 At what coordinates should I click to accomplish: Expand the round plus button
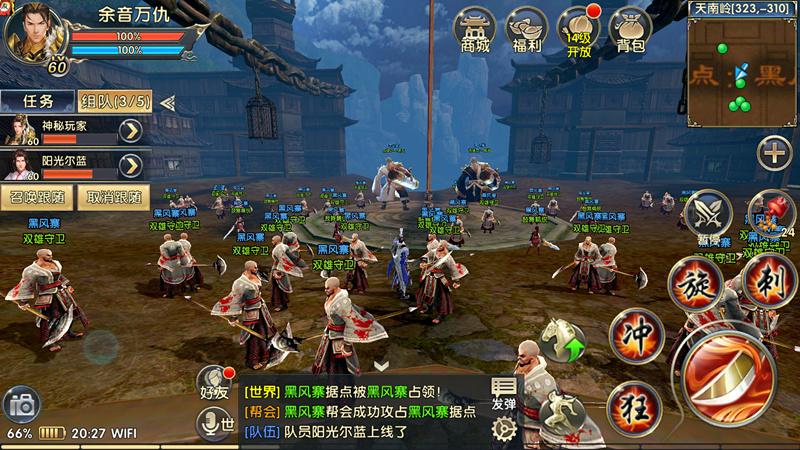(774, 153)
